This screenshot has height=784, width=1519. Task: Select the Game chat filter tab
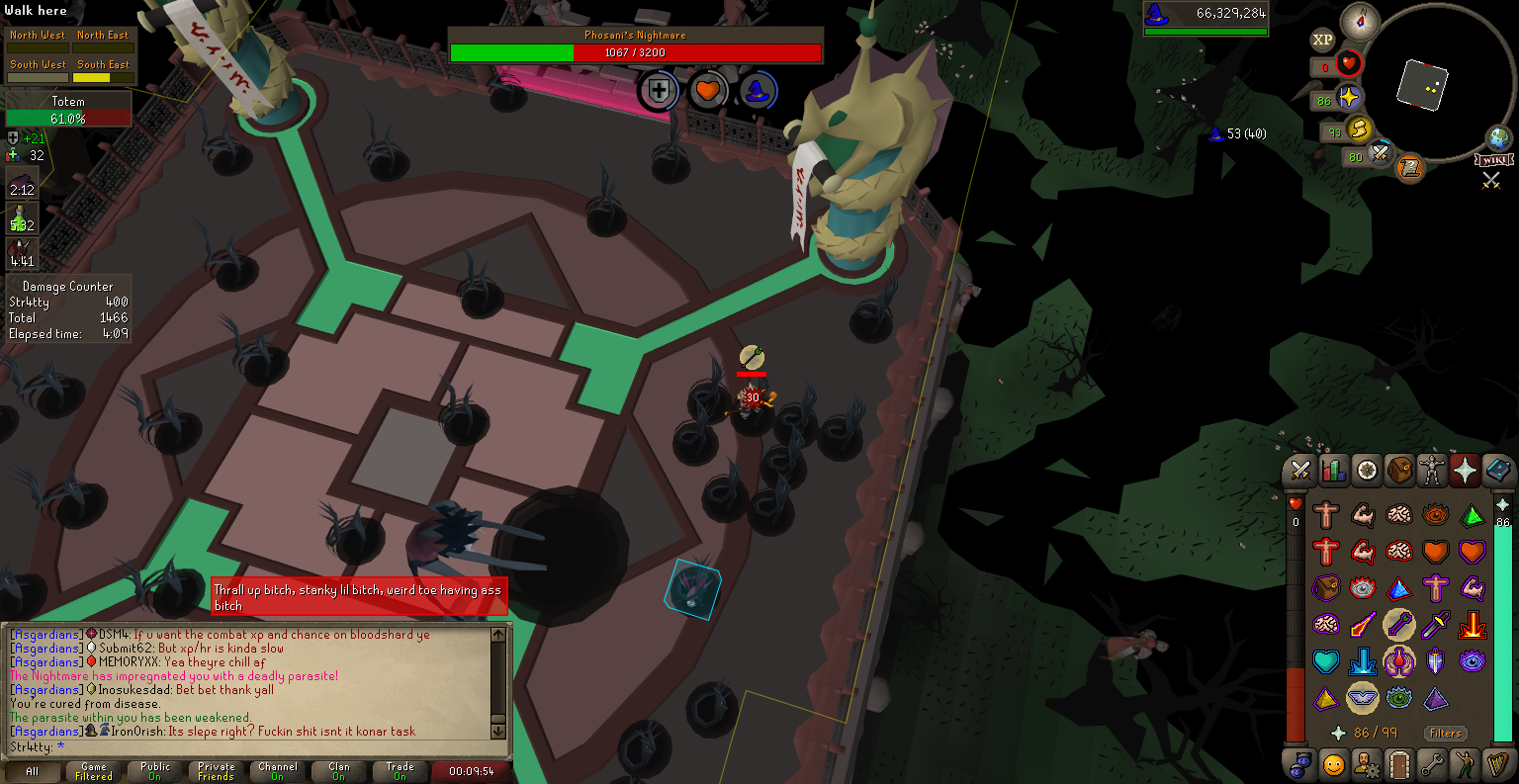tap(94, 771)
